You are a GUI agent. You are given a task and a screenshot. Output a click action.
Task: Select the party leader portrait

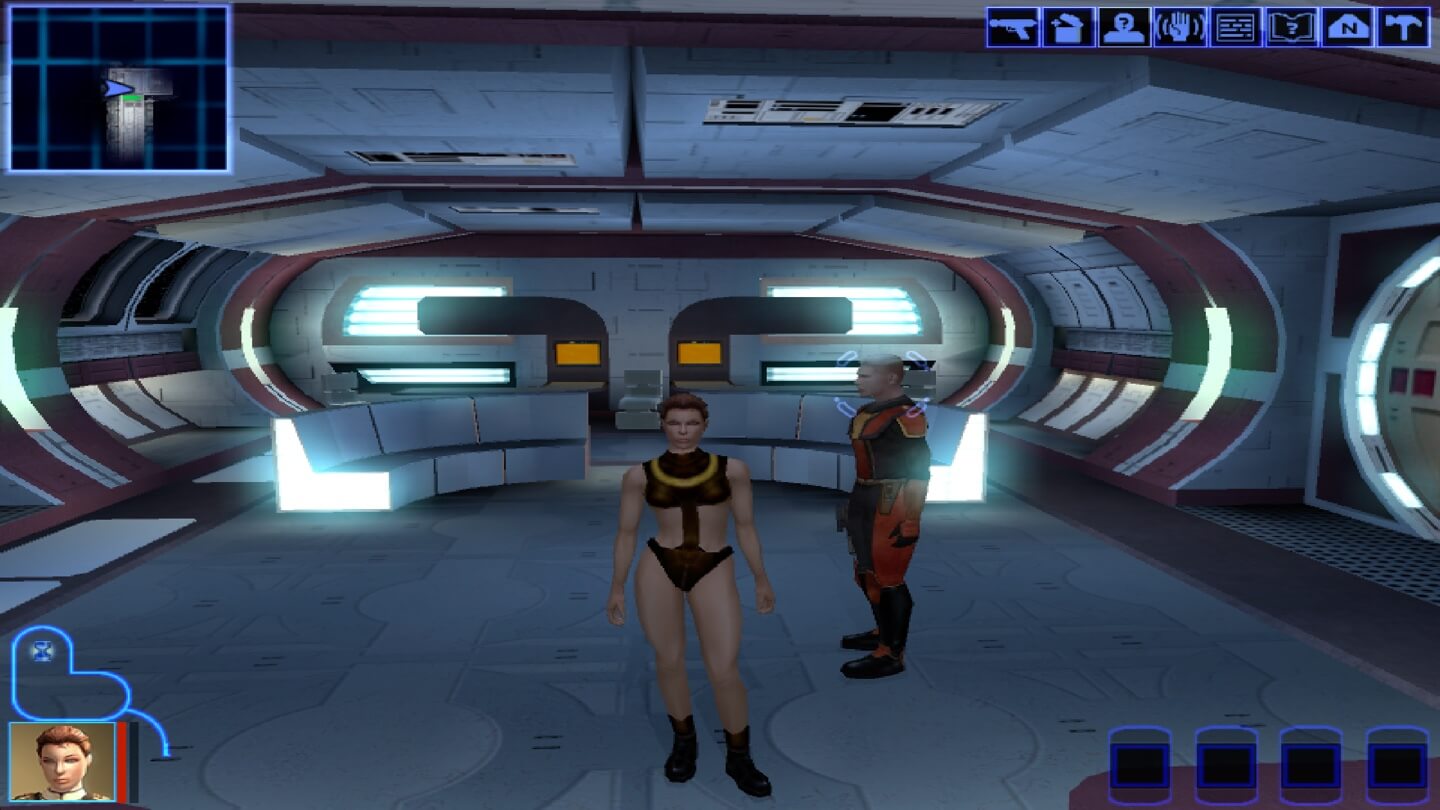(x=62, y=762)
